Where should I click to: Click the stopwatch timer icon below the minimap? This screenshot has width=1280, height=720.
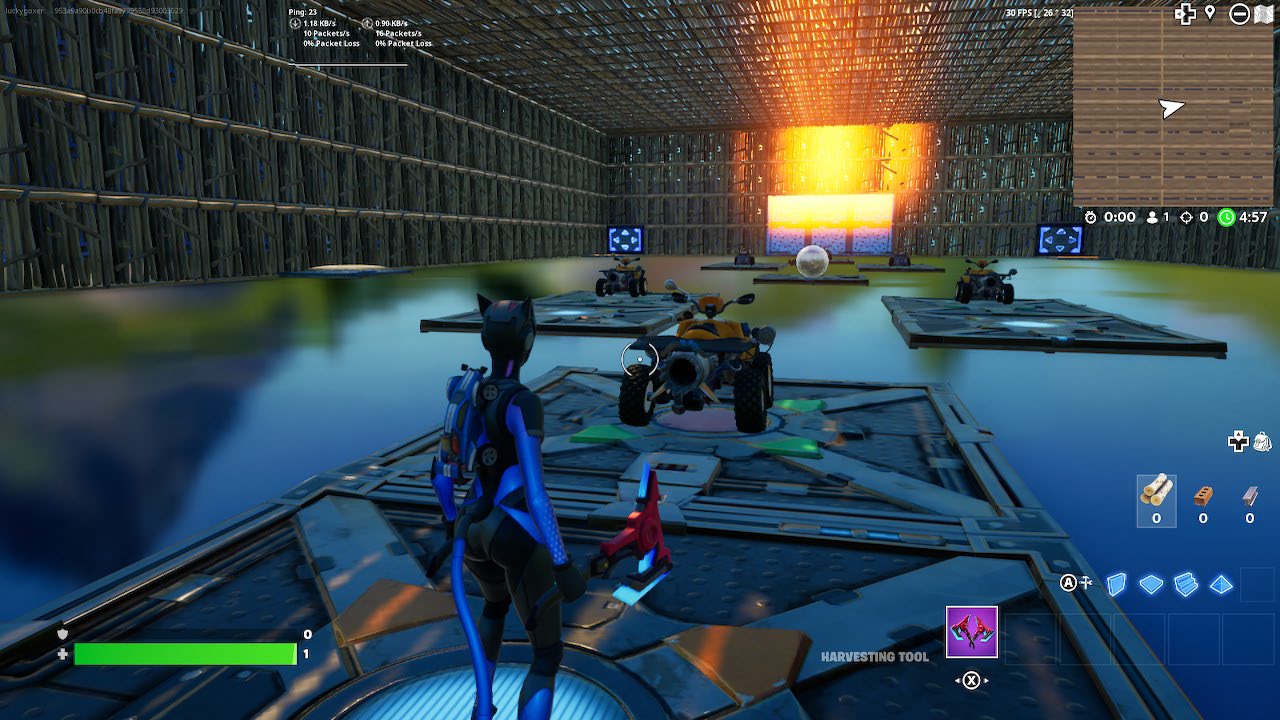click(x=1091, y=217)
